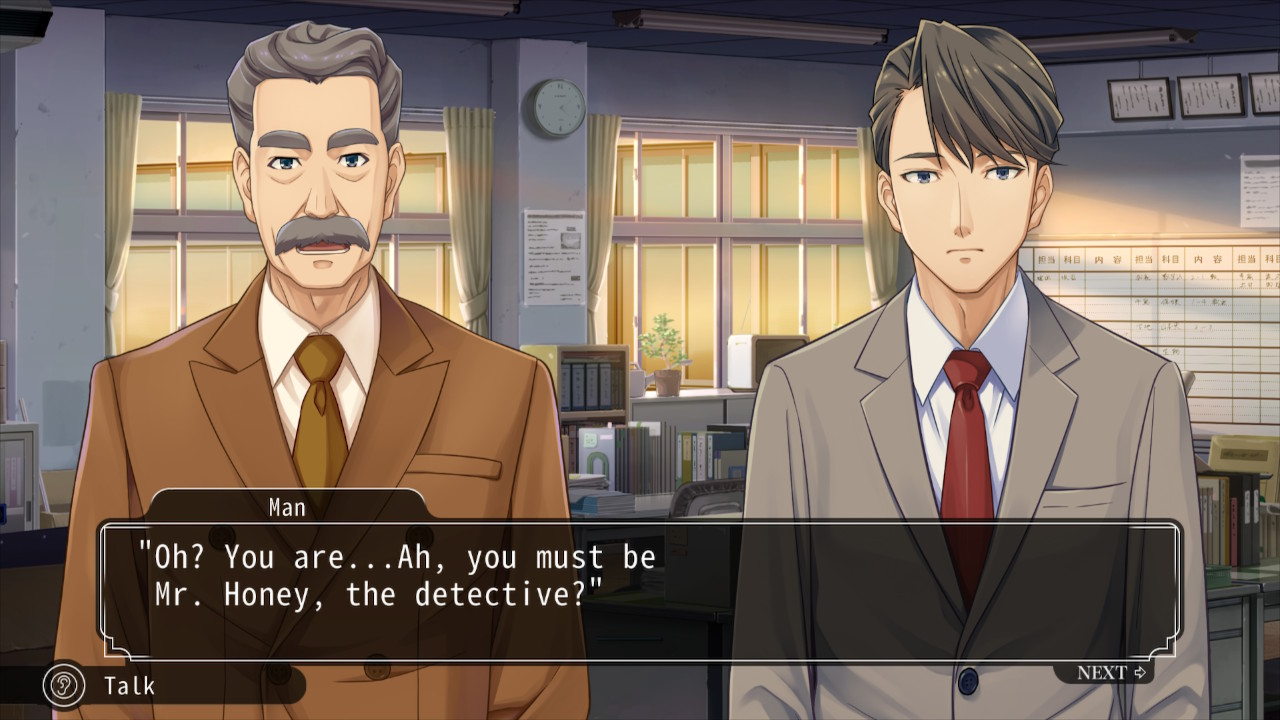Advance dialogue with the NEXT button

[1110, 673]
